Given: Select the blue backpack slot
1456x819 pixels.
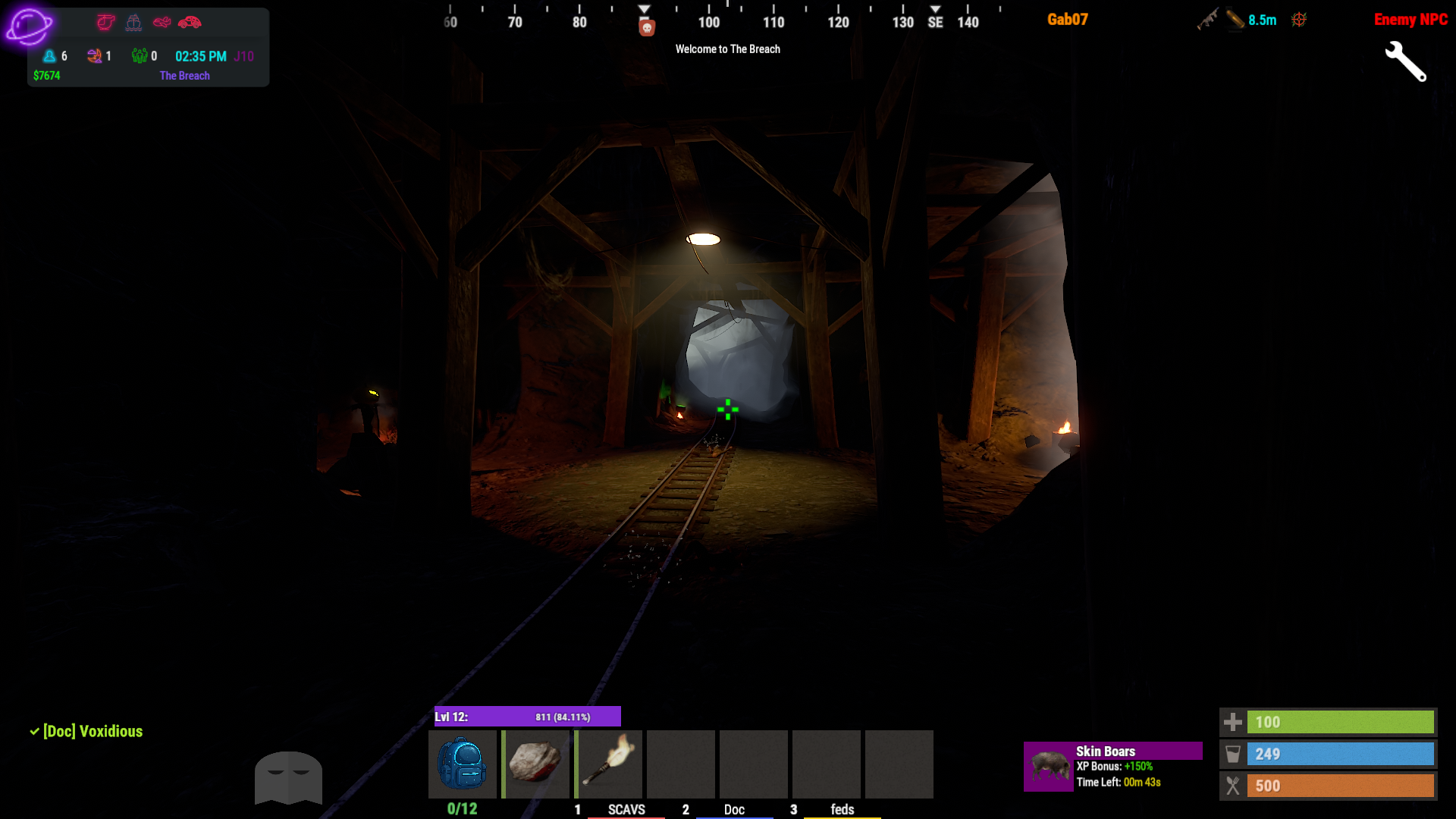Looking at the screenshot, I should (462, 764).
